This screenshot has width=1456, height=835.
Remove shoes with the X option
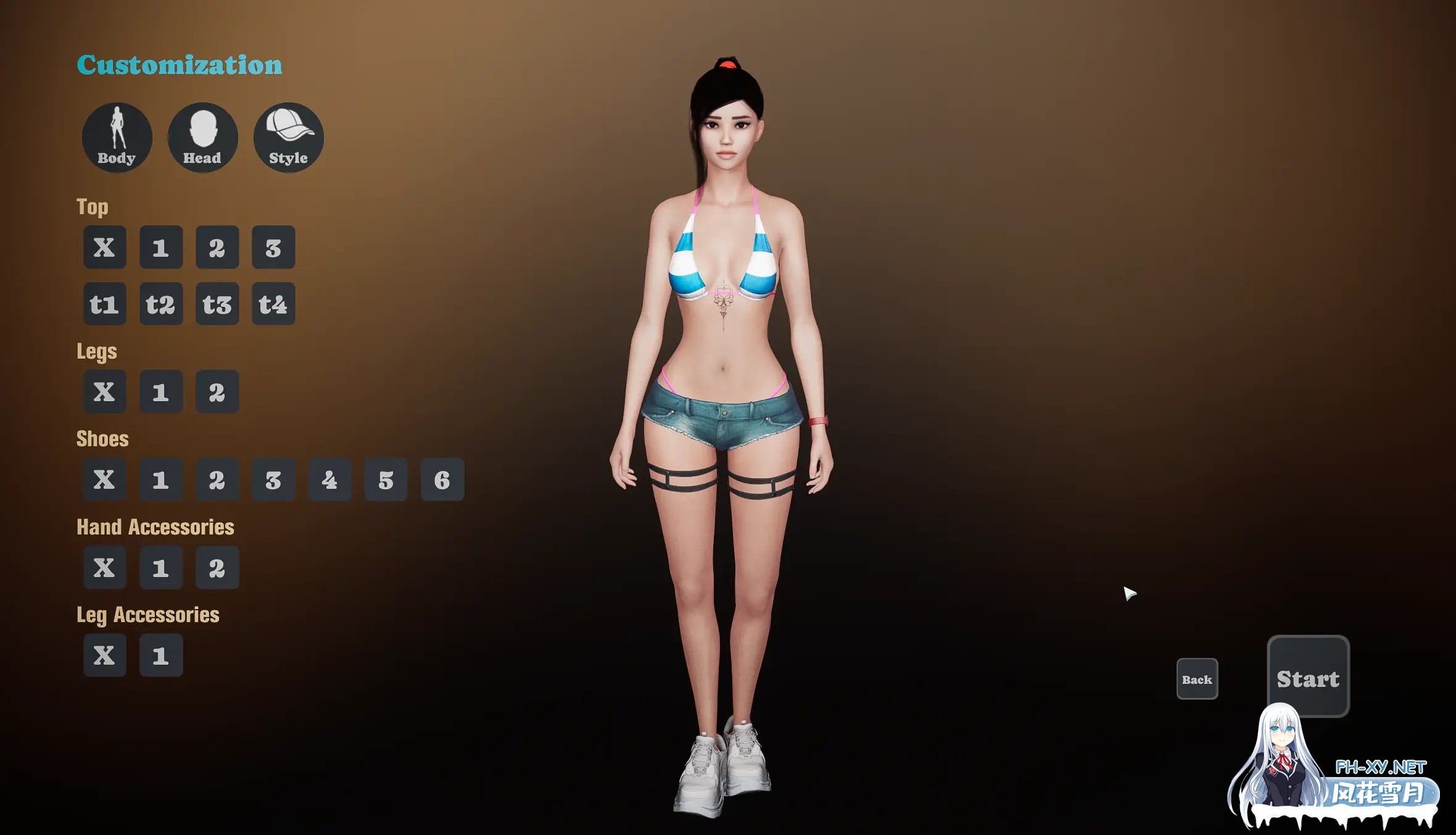[104, 480]
